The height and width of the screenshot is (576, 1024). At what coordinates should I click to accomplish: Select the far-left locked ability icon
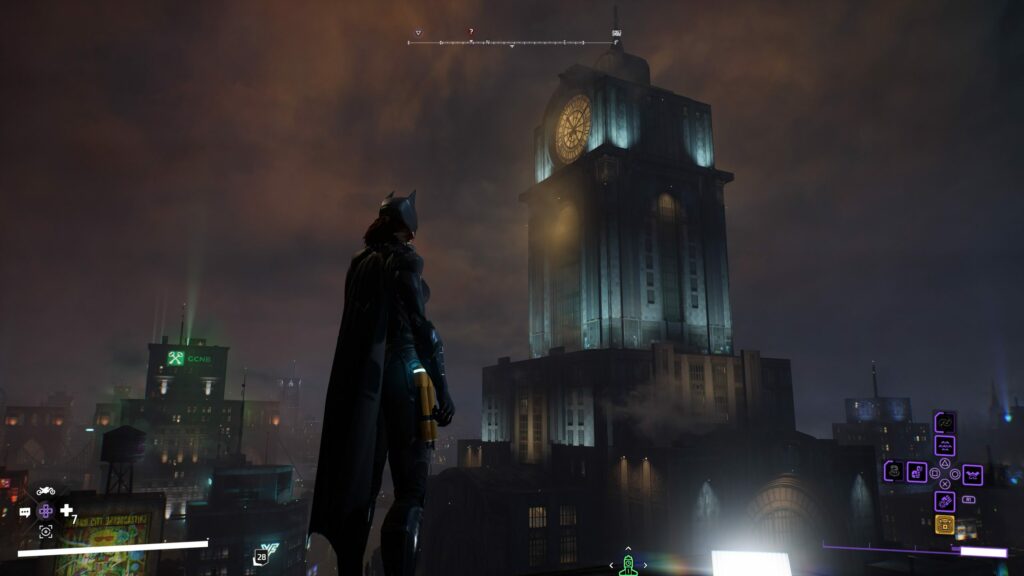point(894,471)
